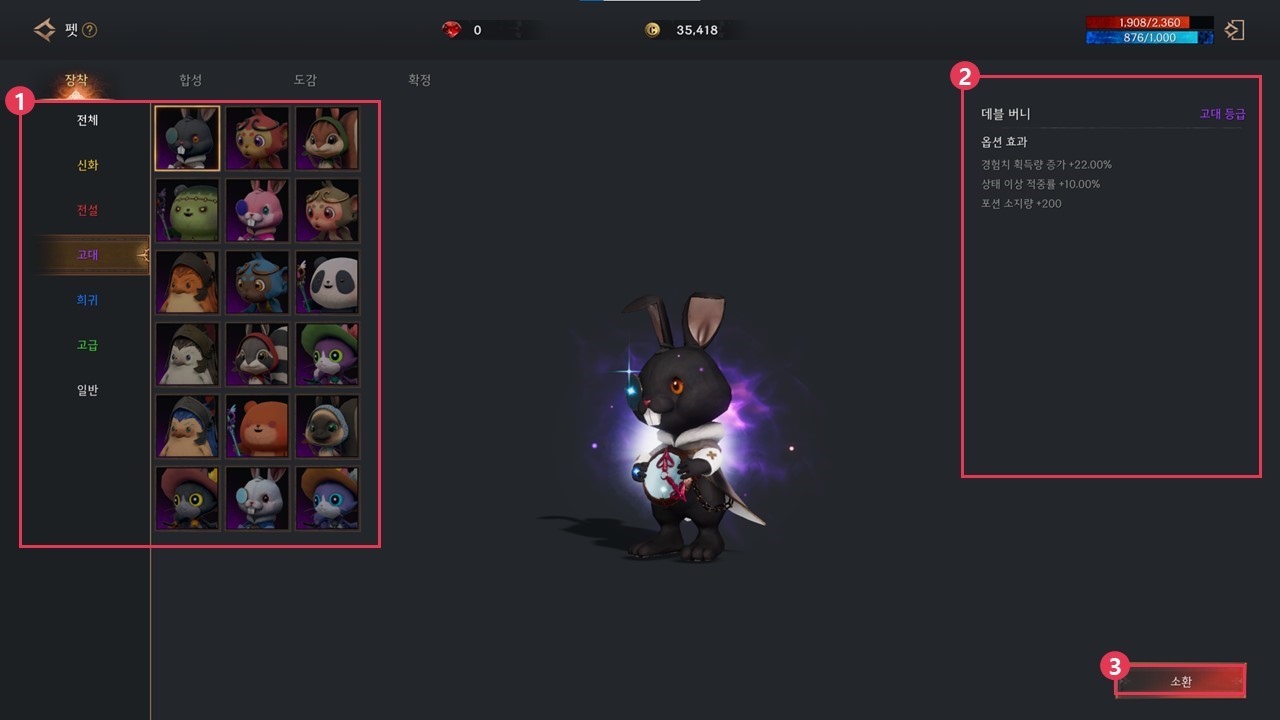Filter pets by 신화 grade

pos(88,165)
